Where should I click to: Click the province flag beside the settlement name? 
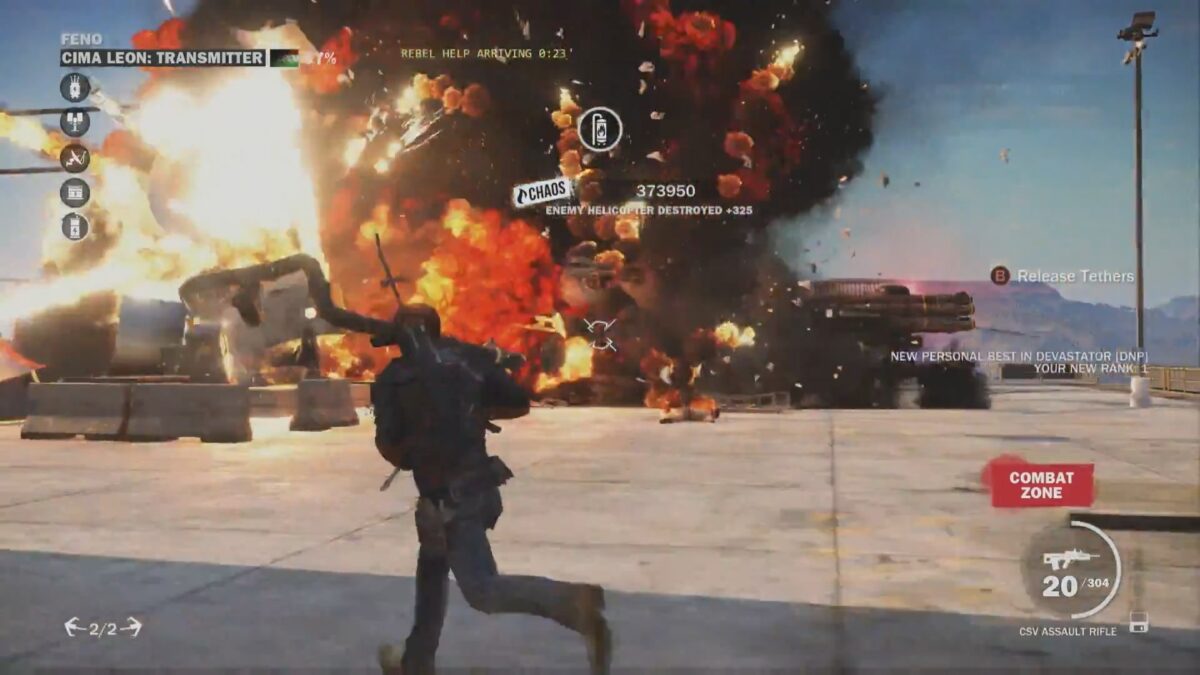(x=284, y=58)
